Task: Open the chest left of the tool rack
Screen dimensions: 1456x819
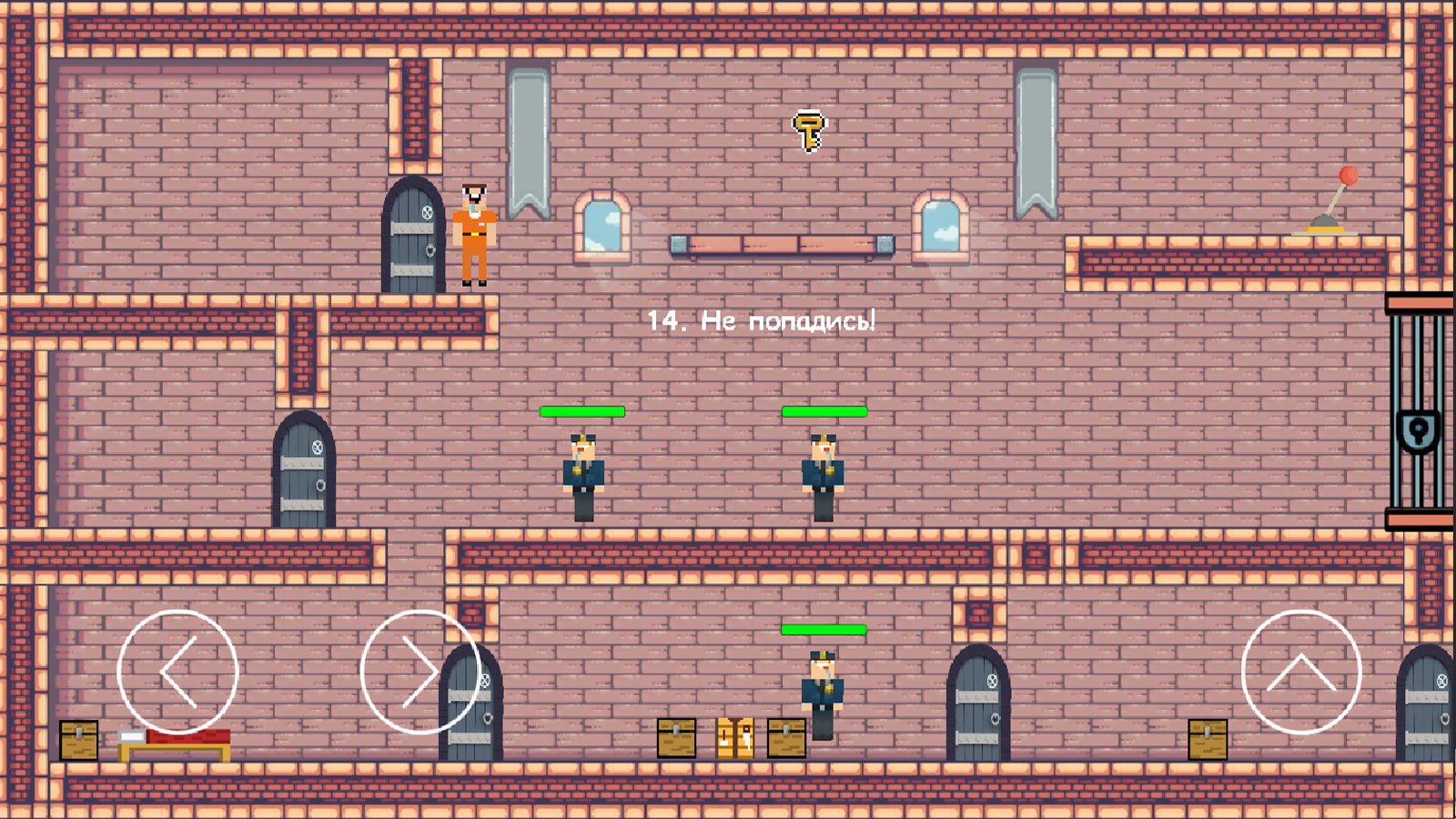Action: (677, 739)
